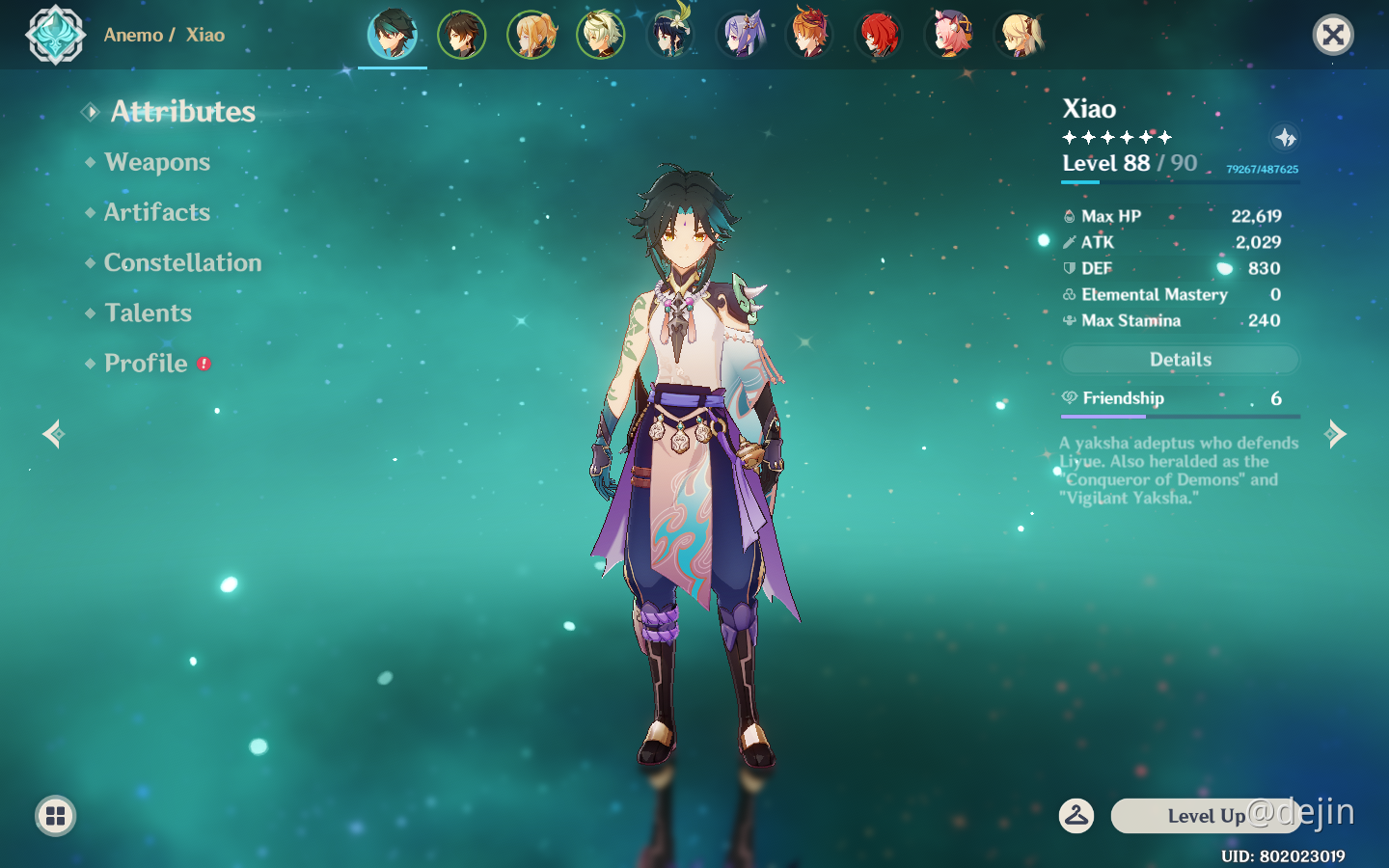This screenshot has width=1389, height=868.
Task: Select Diluc's character portrait
Action: point(880,34)
